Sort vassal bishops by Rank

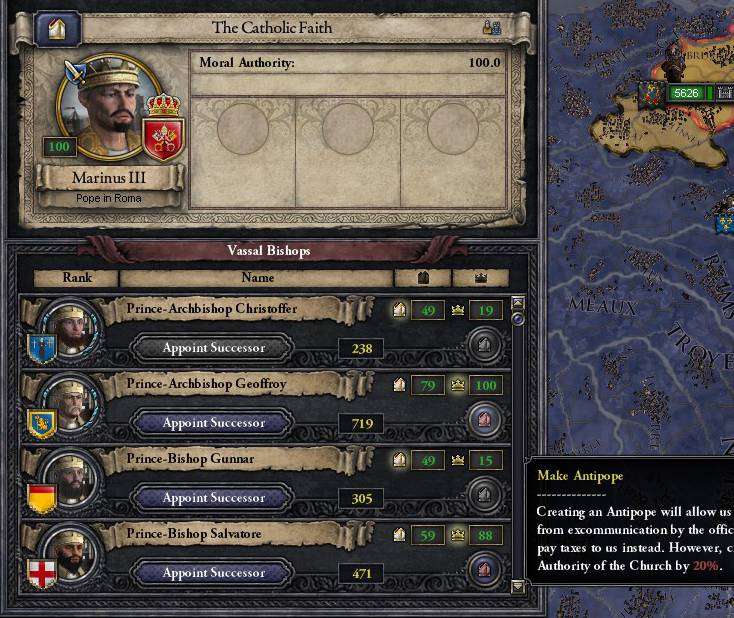(76, 278)
